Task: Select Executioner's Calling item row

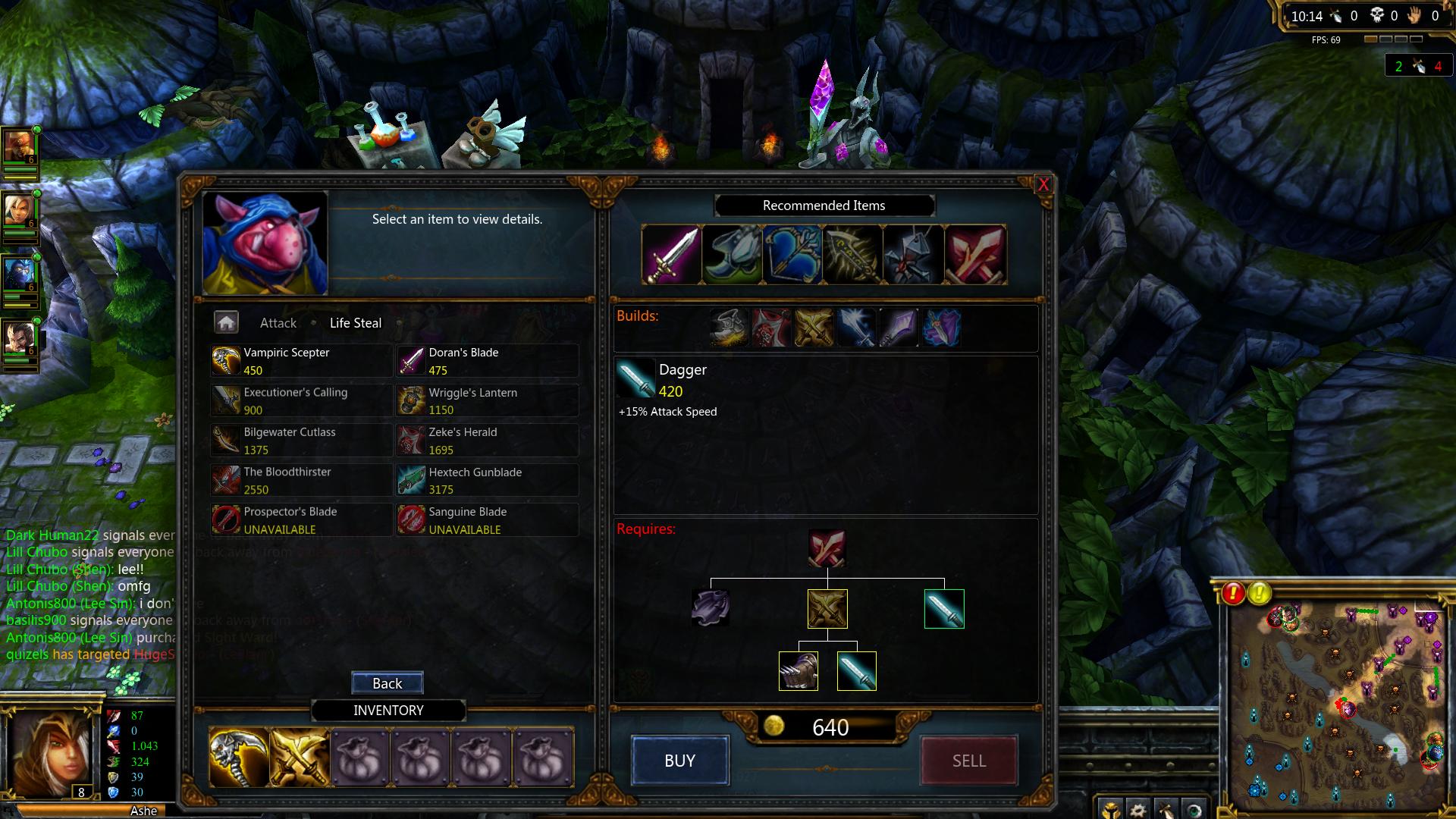Action: [301, 401]
